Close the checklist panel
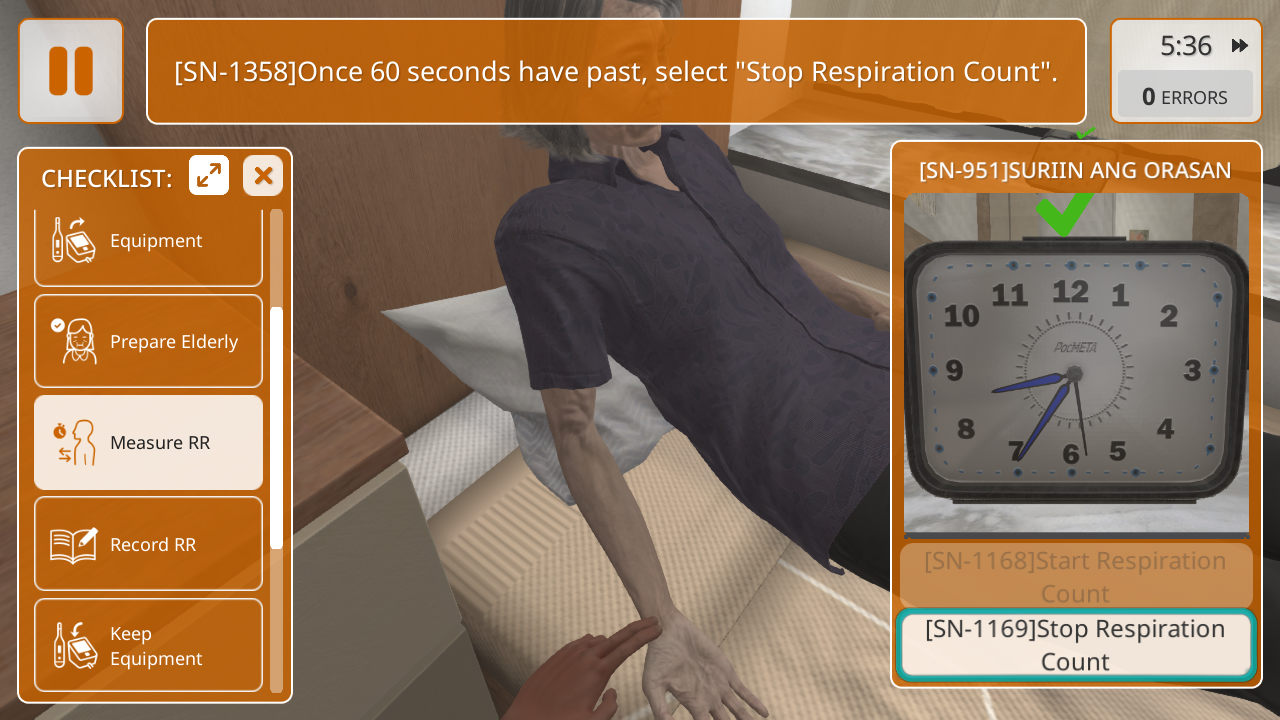This screenshot has height=720, width=1280. pos(263,176)
